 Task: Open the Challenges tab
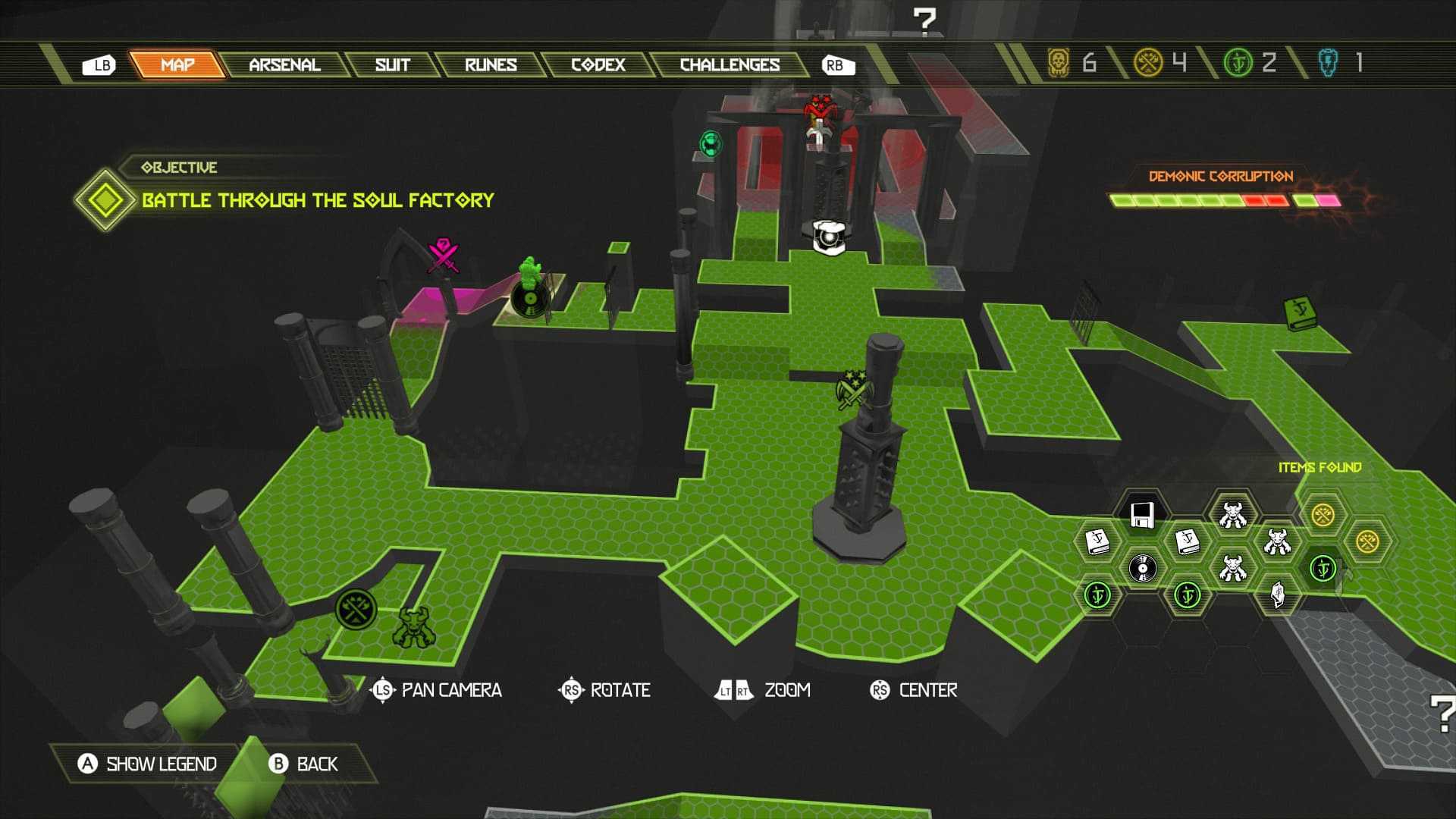click(x=730, y=65)
